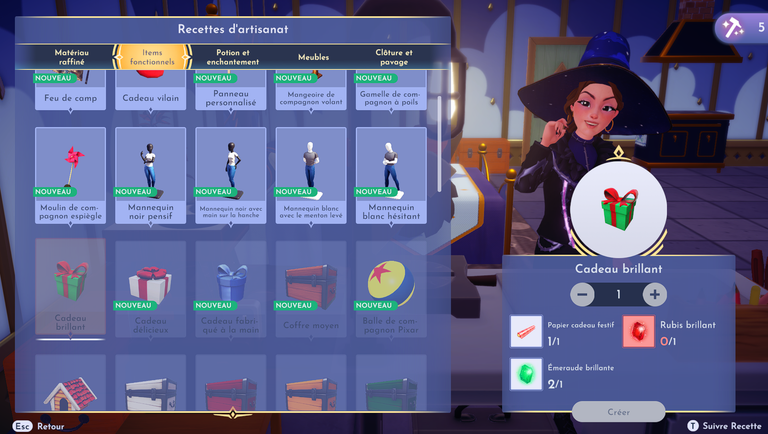Increase the craft quantity with plus

tap(654, 295)
